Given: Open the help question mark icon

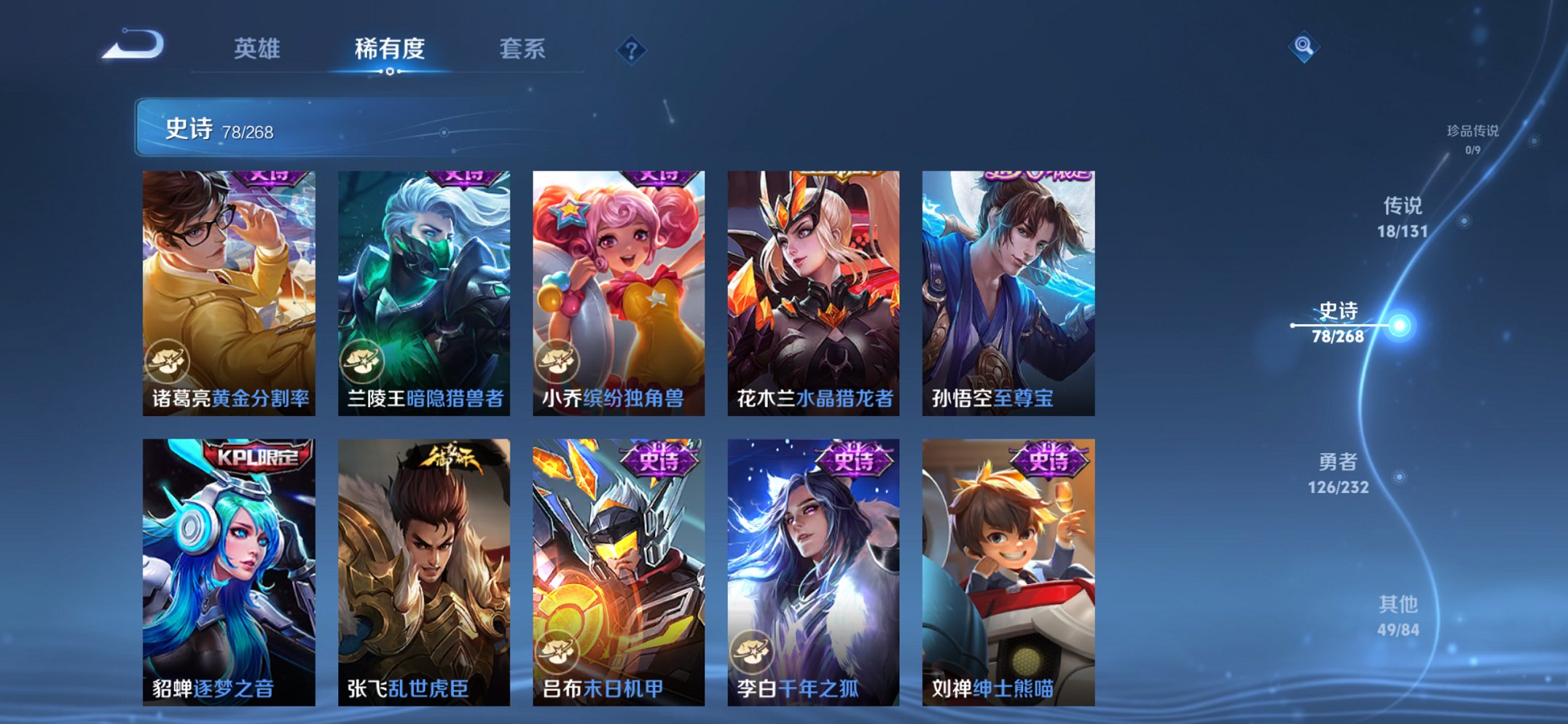Looking at the screenshot, I should coord(632,50).
